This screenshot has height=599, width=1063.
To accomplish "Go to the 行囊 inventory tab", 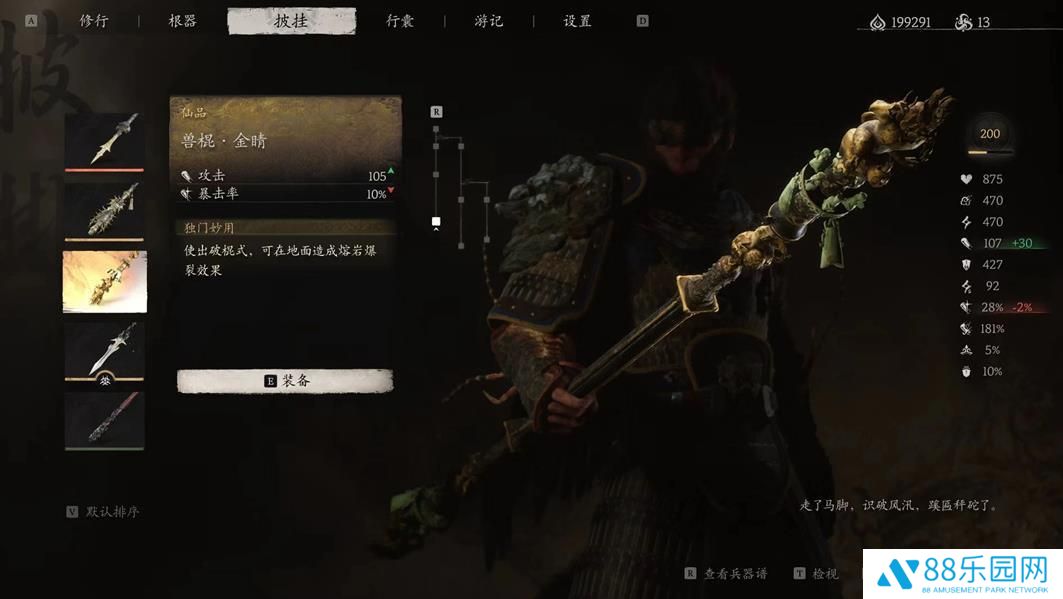I will pos(400,21).
